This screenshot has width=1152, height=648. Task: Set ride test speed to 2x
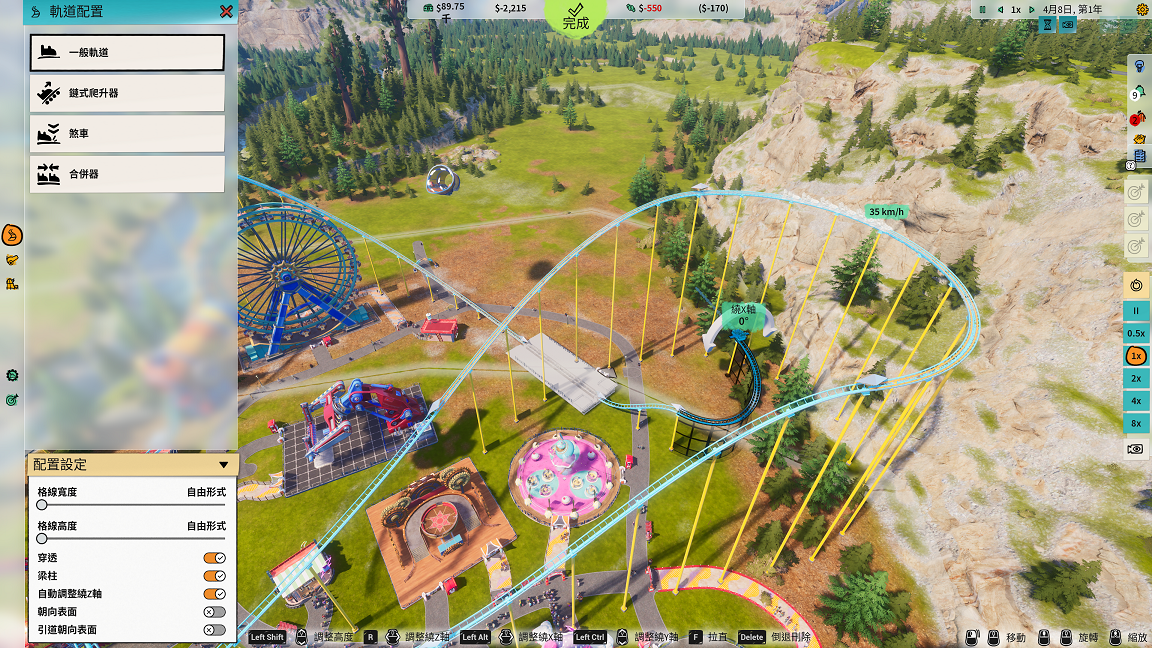[1136, 379]
